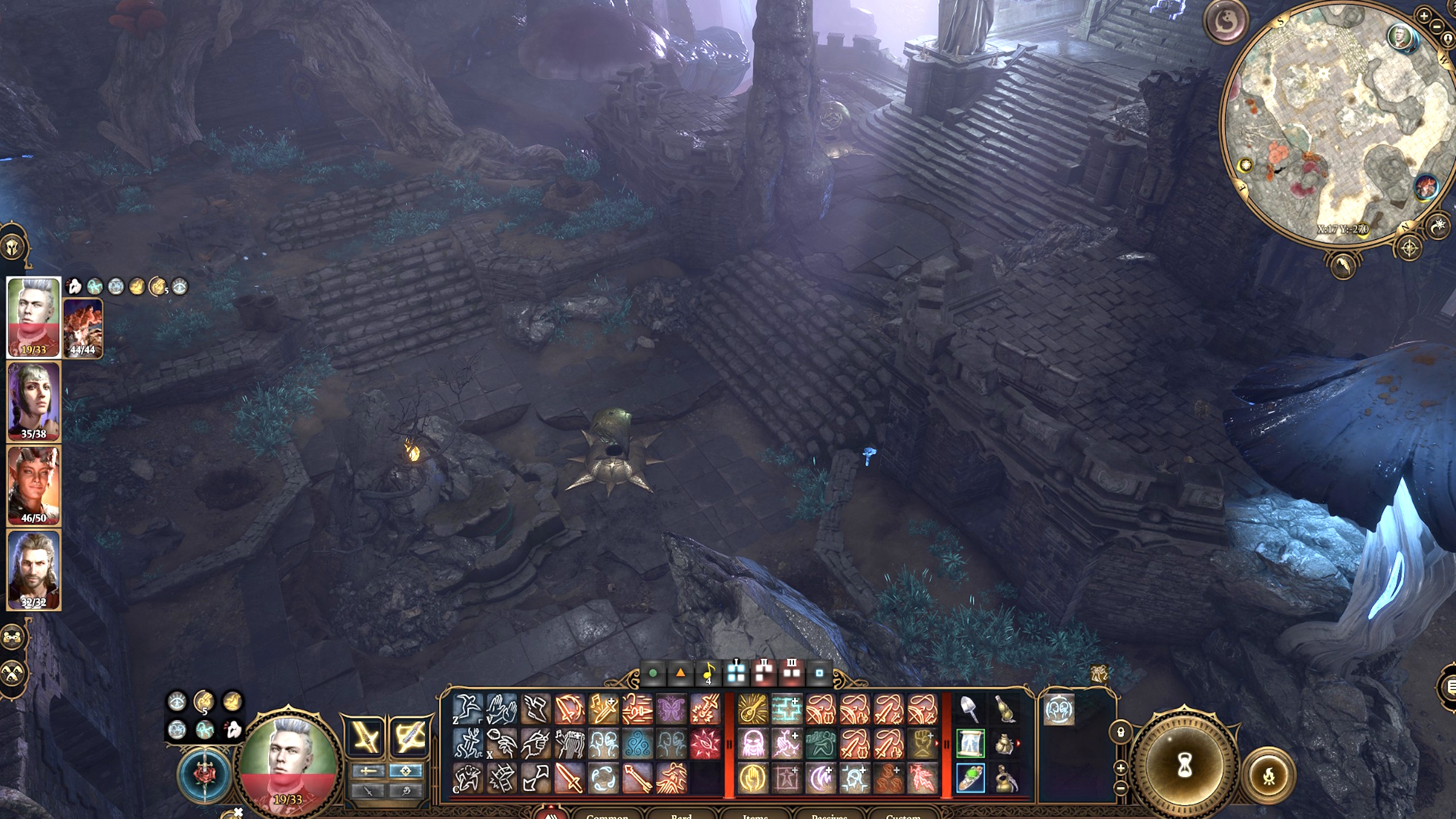The width and height of the screenshot is (1456, 819).
Task: Open the campfire rest menu
Action: (x=1268, y=775)
